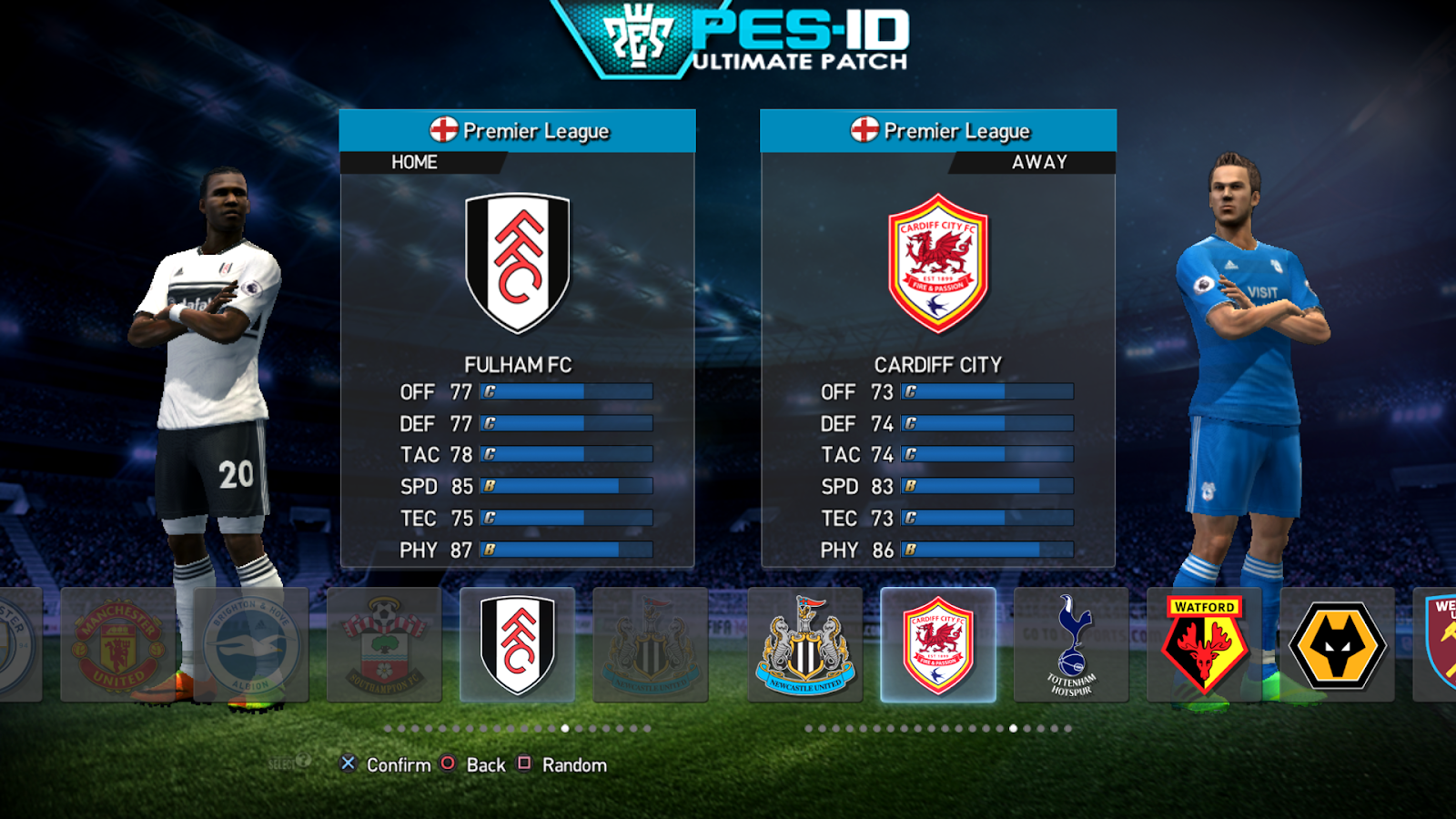Choose the Wolverhampton Wanderers wolf crest
This screenshot has width=1456, height=819.
tap(1338, 644)
